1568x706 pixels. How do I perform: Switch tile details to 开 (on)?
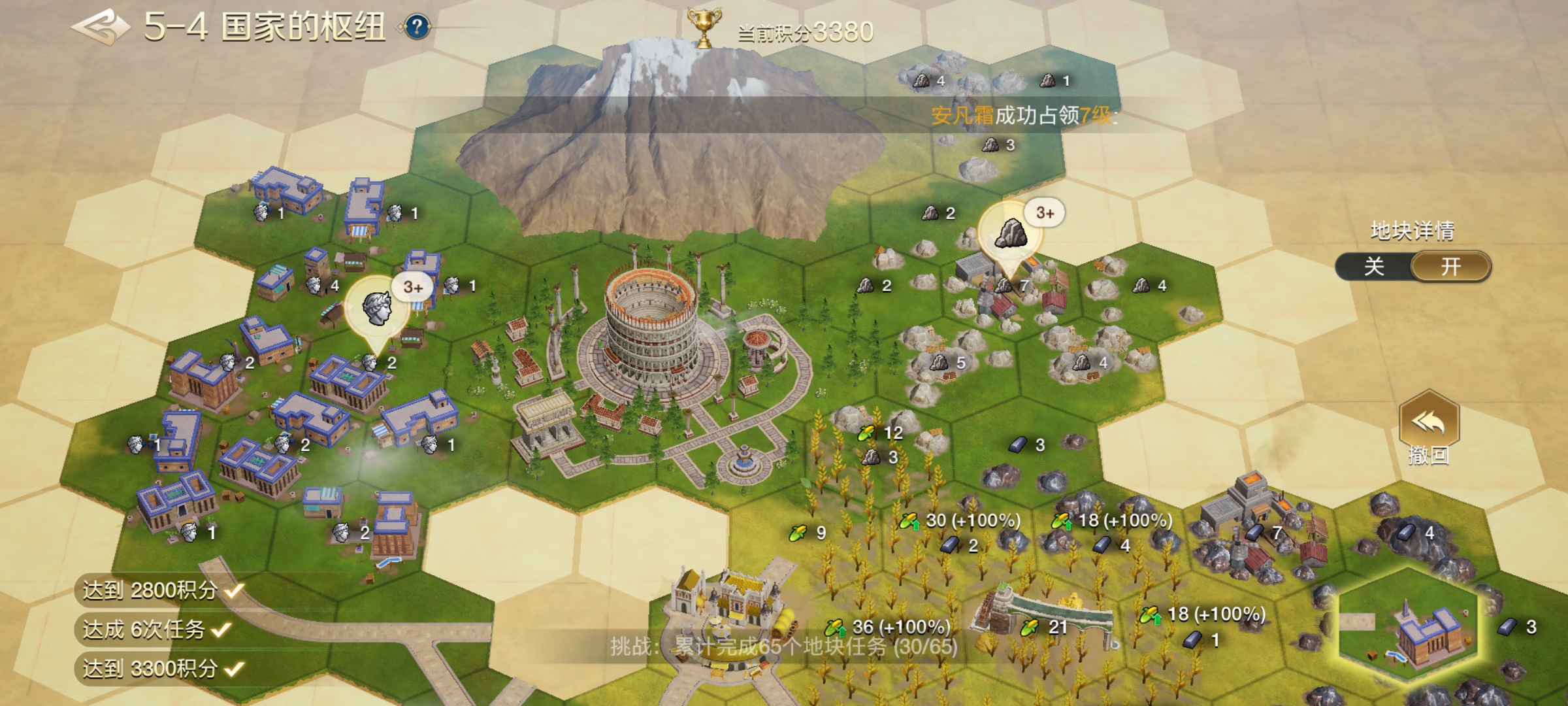1451,267
